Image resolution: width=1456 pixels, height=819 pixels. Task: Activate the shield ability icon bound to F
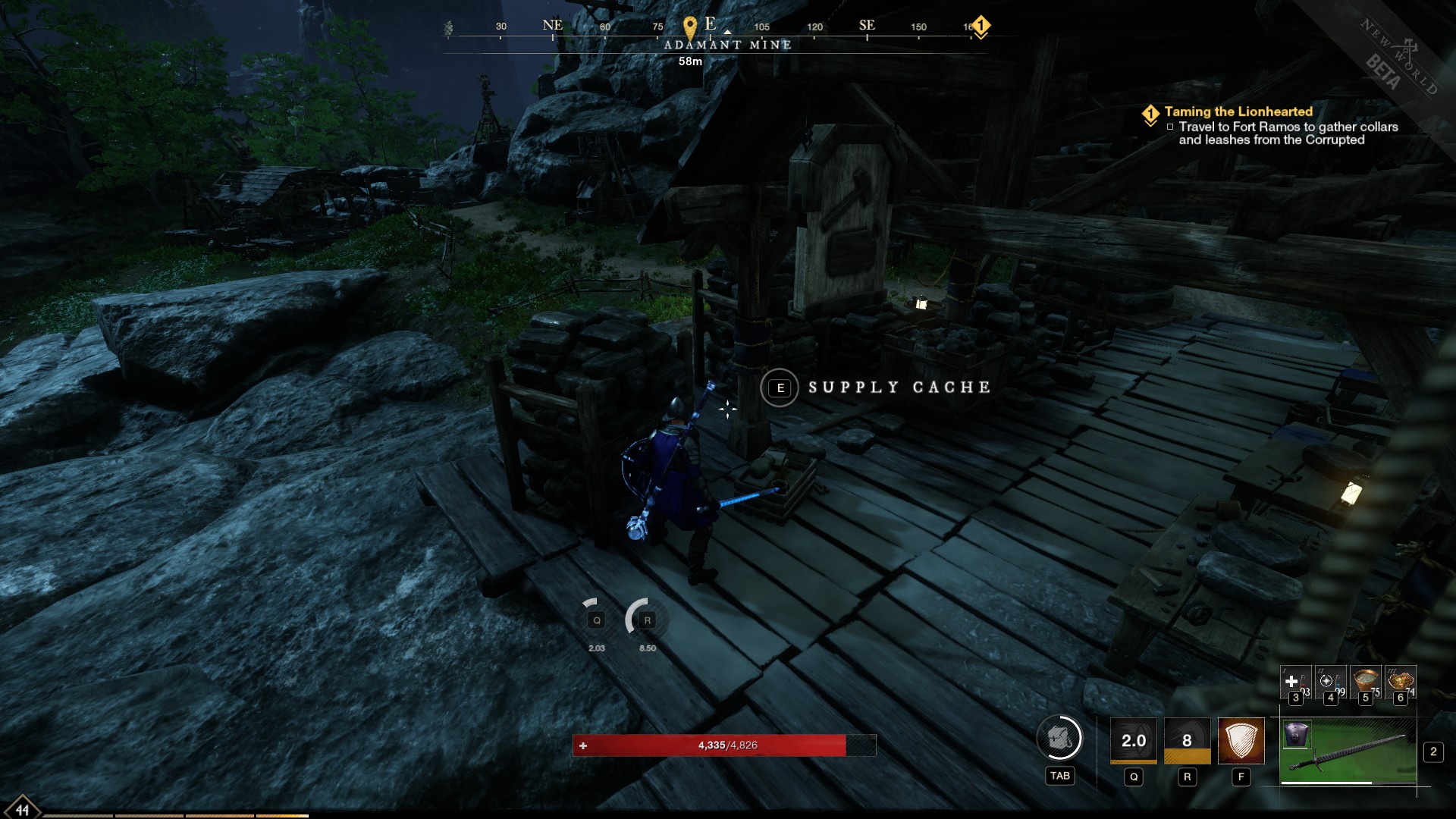coord(1241,739)
